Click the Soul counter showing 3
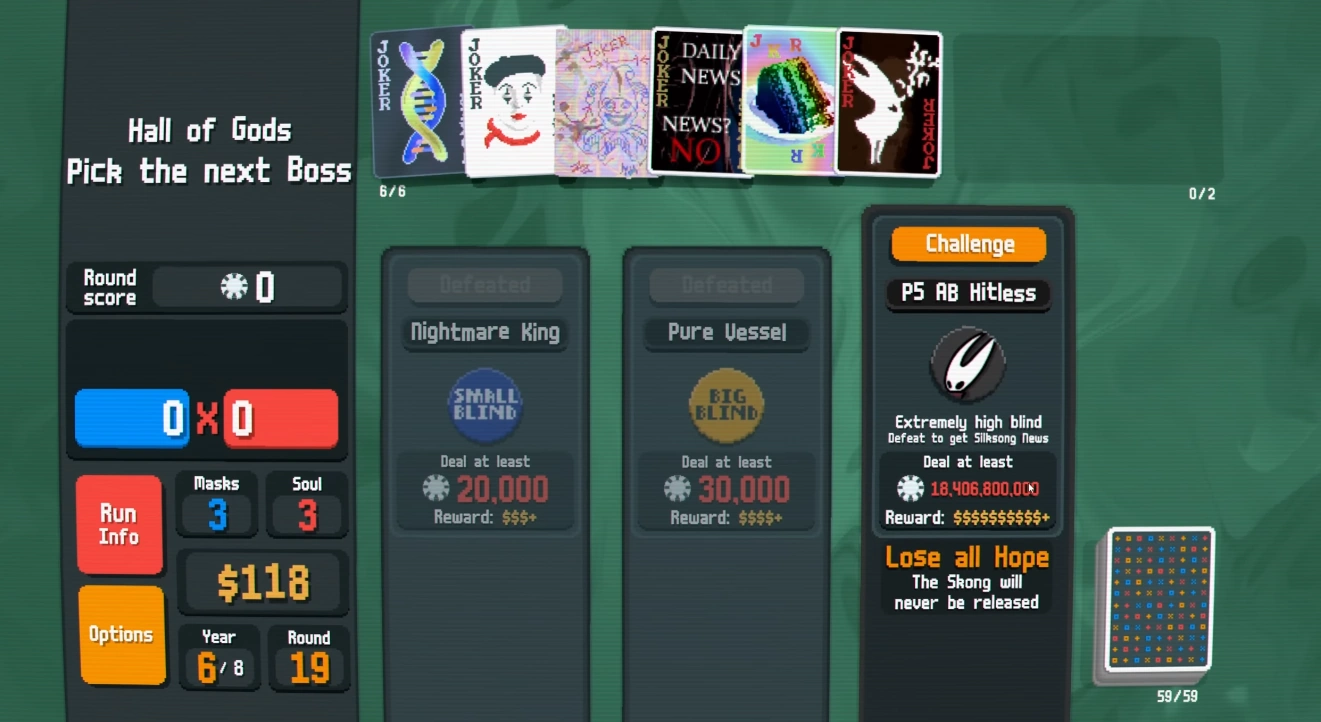The image size is (1321, 722). tap(307, 505)
